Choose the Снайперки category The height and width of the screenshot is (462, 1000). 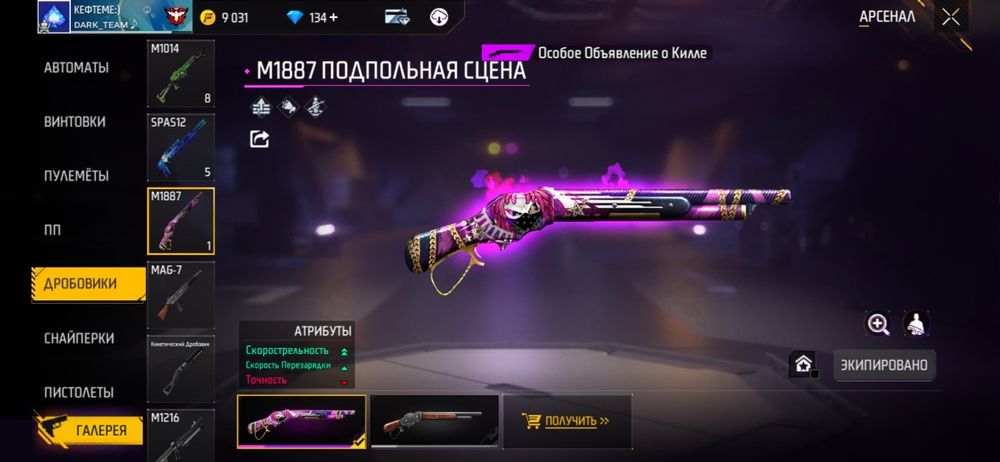(79, 338)
